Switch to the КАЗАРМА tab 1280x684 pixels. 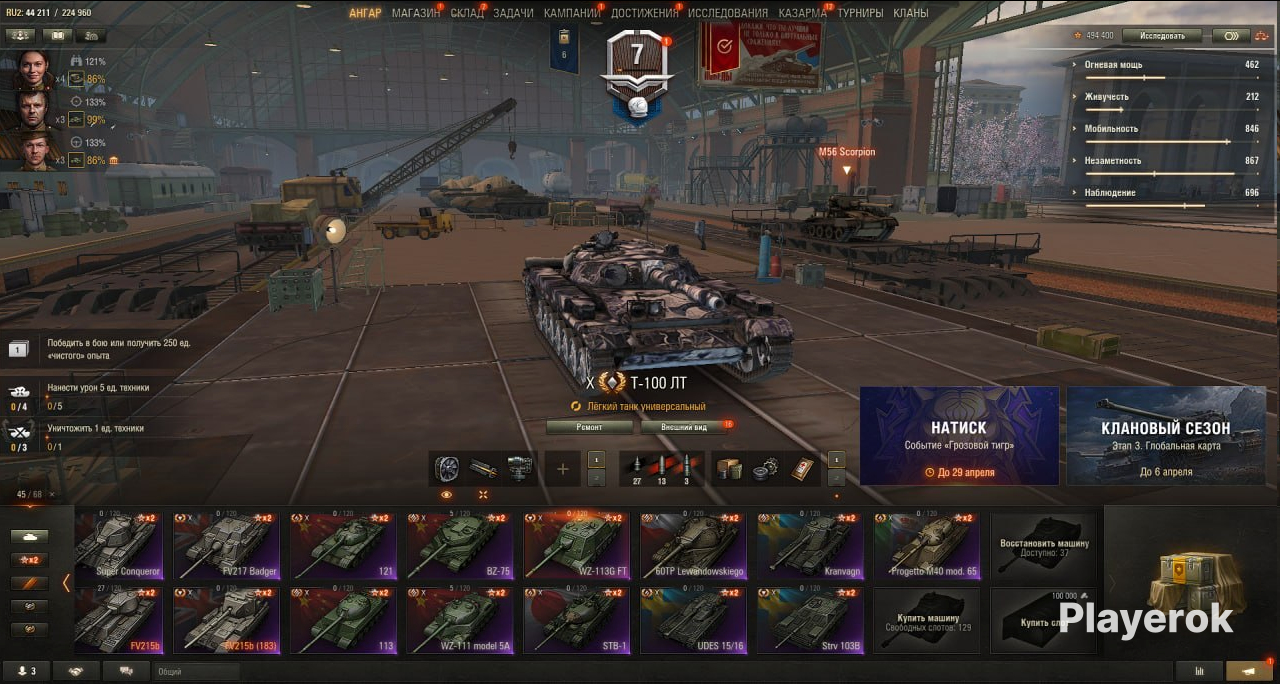coord(802,13)
